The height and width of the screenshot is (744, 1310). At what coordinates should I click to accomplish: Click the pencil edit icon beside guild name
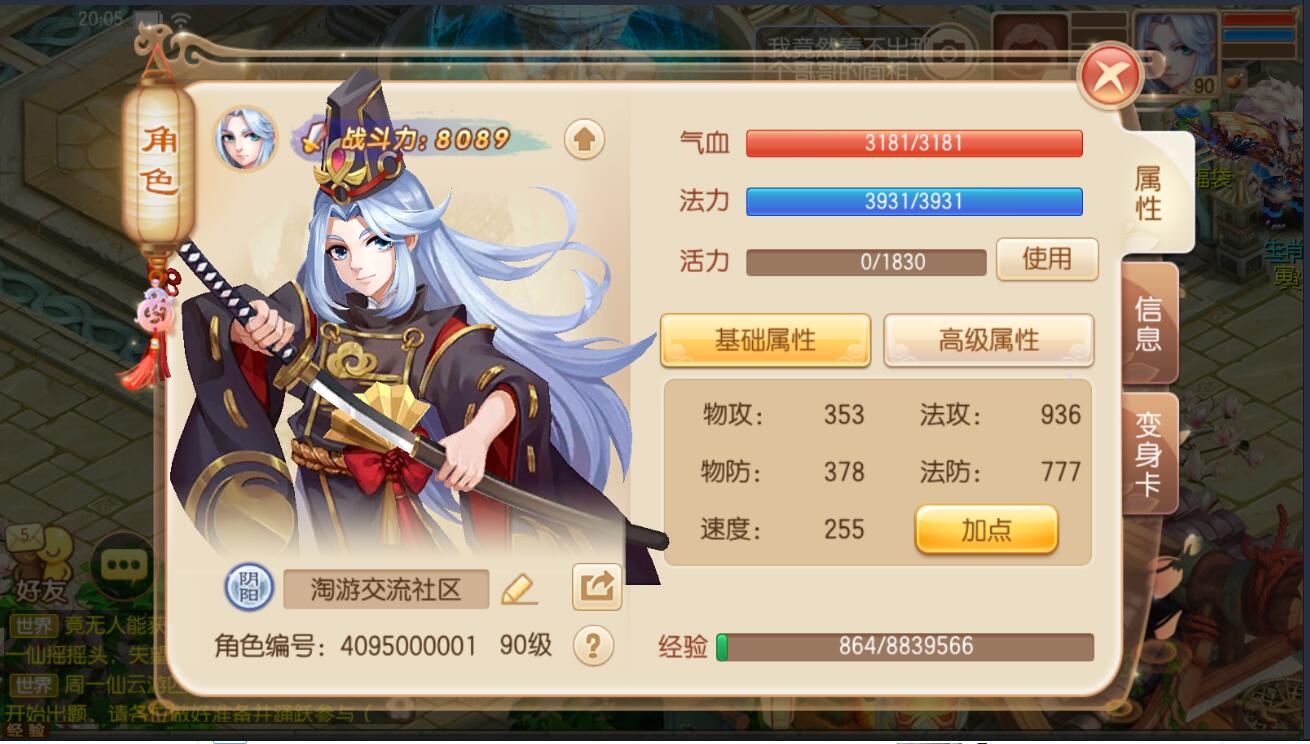coord(521,589)
